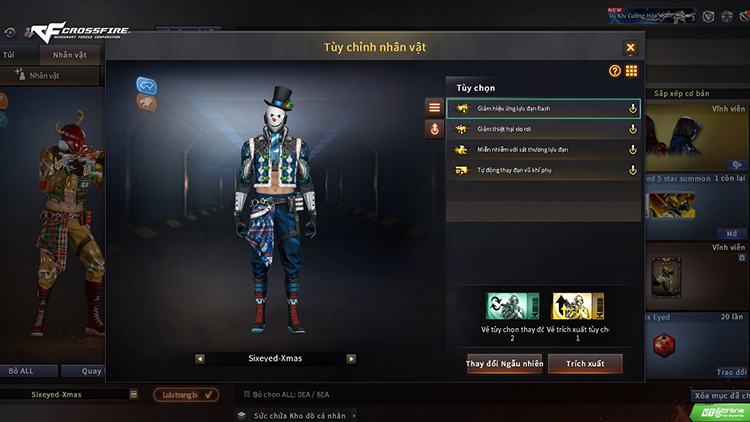This screenshot has height=422, width=750.
Task: Show next character with right arrow
Action: pyautogui.click(x=351, y=358)
